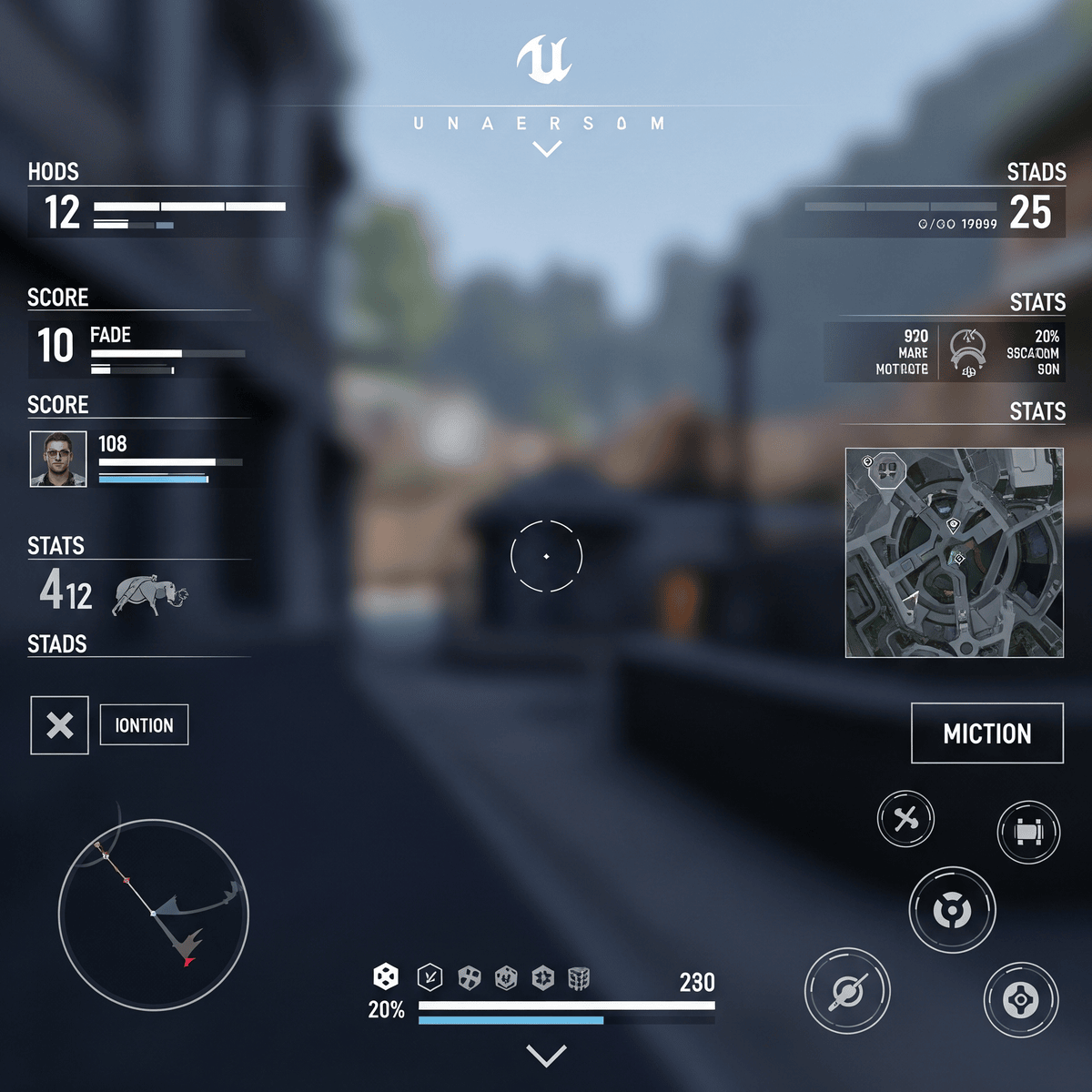Use the slashed circle ability button
The image size is (1092, 1092).
click(847, 991)
